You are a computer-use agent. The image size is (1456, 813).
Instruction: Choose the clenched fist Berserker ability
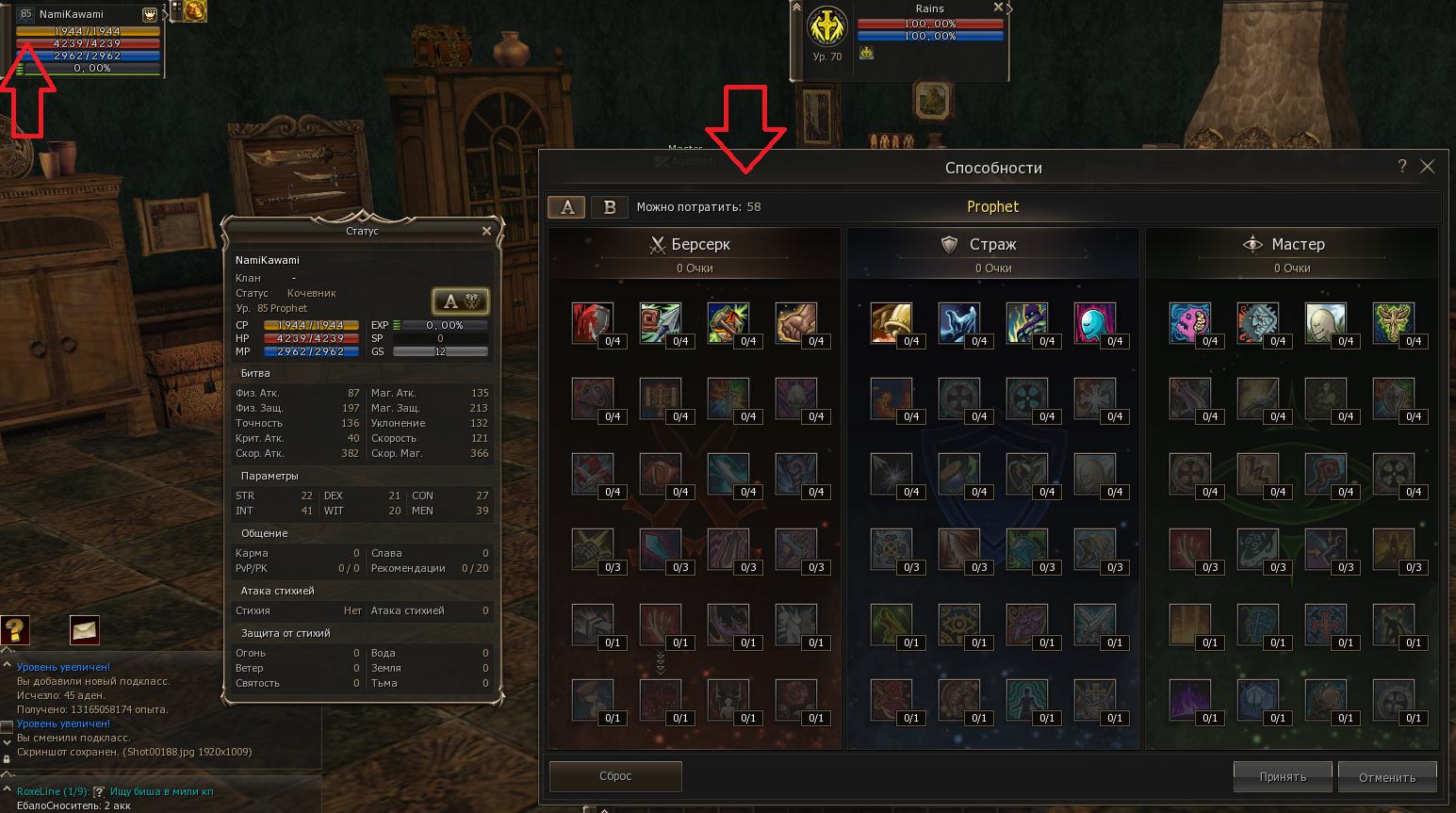[x=794, y=322]
